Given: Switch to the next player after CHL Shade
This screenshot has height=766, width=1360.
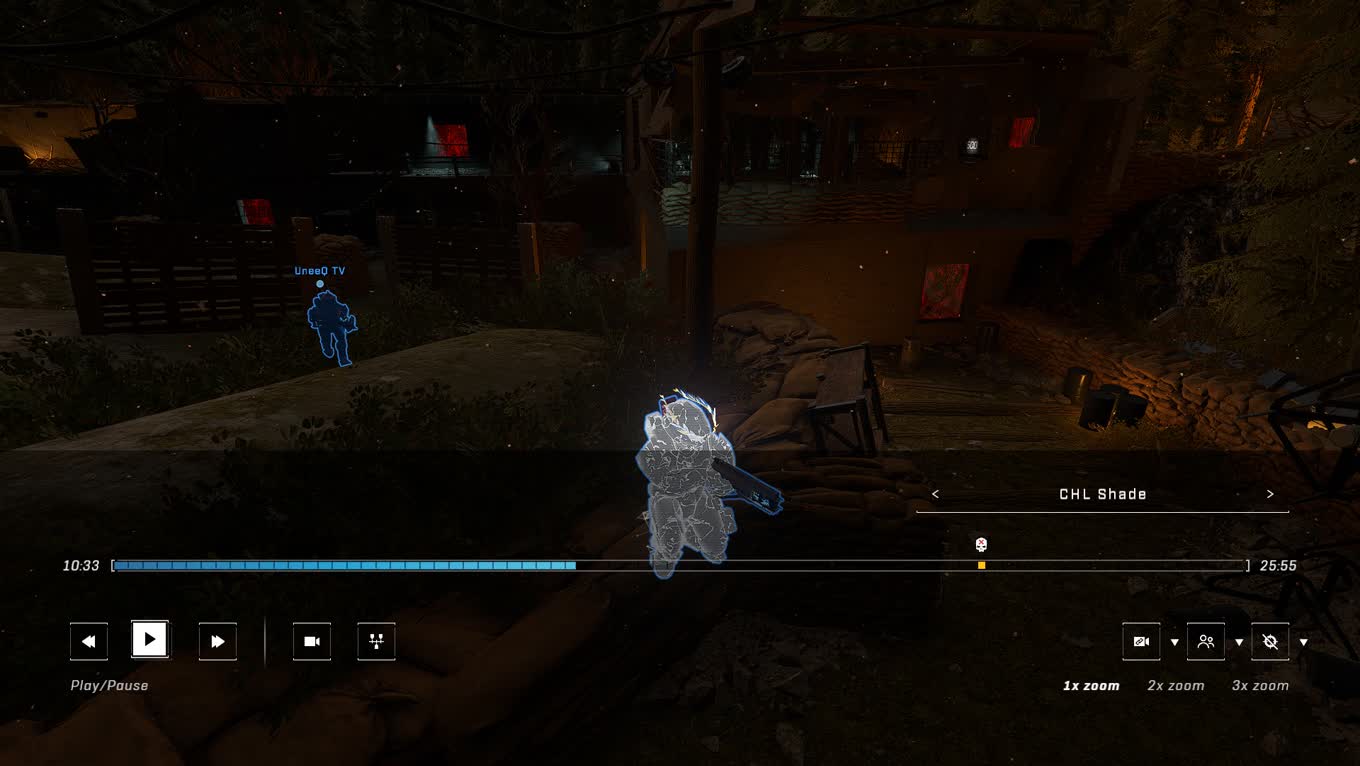Looking at the screenshot, I should 1270,494.
